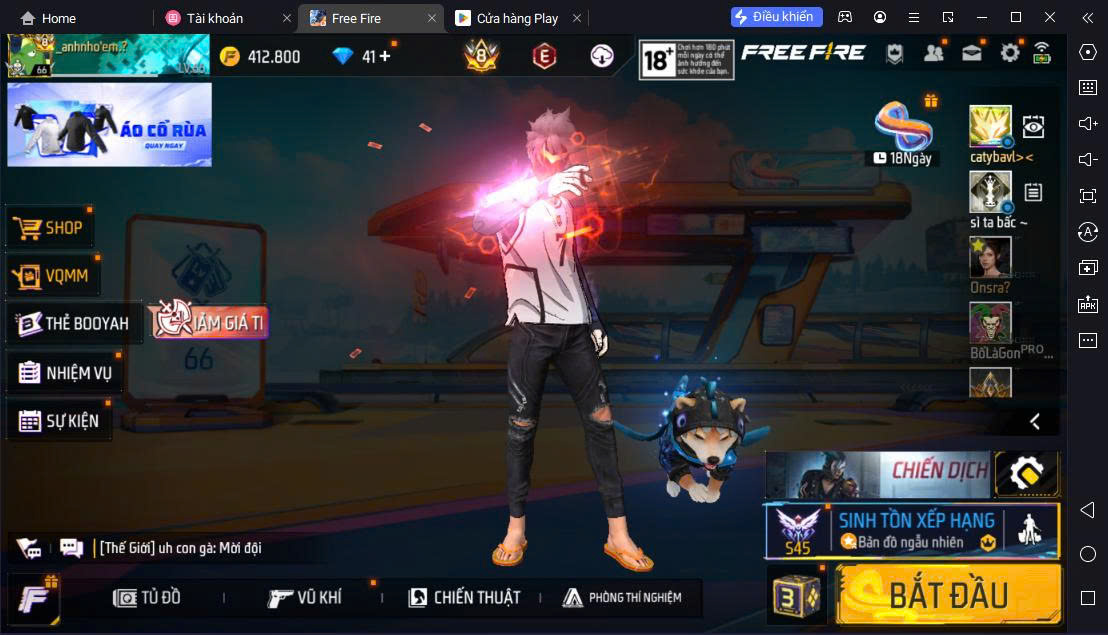Open TỦ ĐỒ wardrobe
Viewport: 1108px width, 635px height.
pos(148,598)
